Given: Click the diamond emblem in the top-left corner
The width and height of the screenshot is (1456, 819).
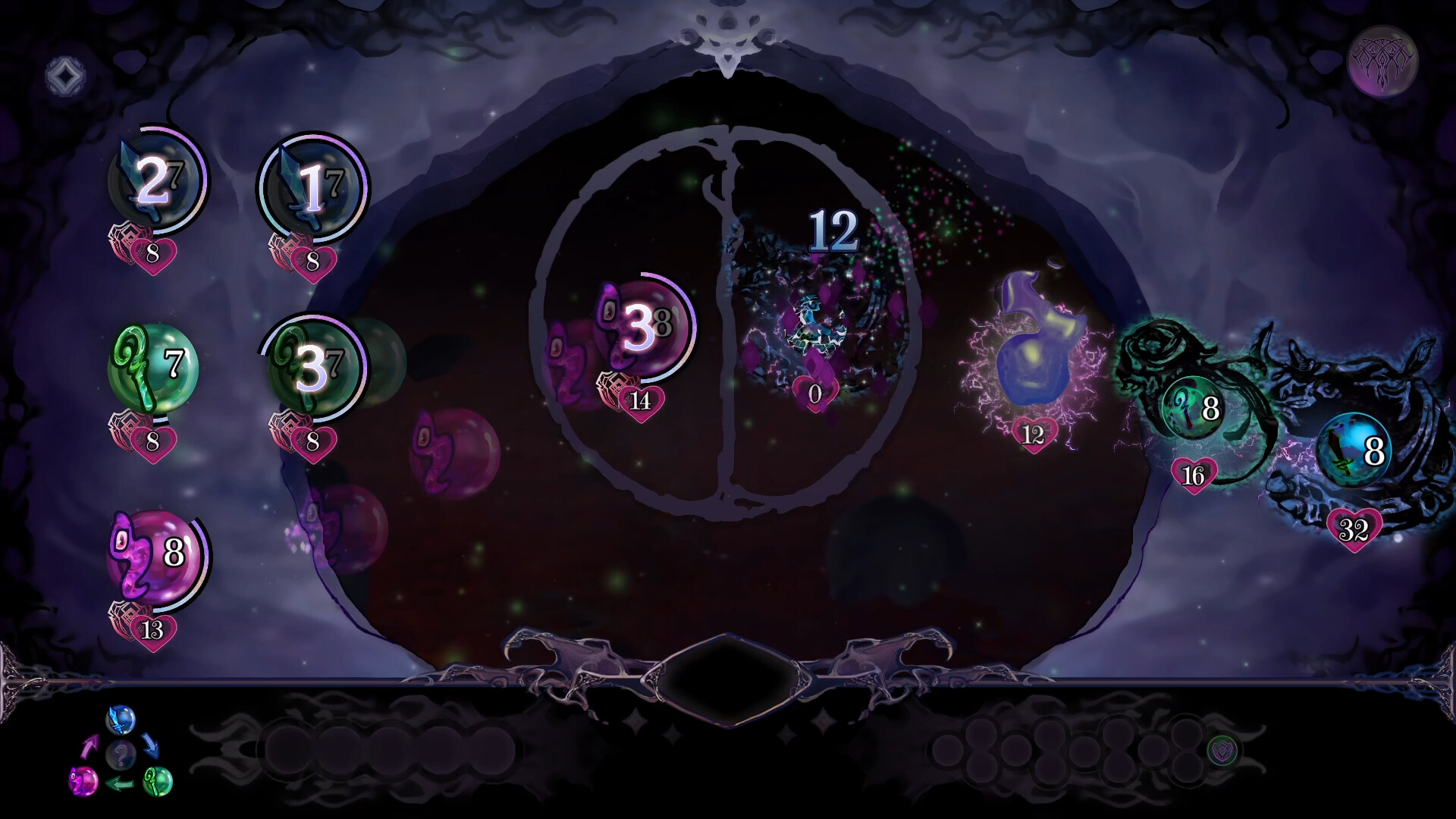Looking at the screenshot, I should [64, 76].
